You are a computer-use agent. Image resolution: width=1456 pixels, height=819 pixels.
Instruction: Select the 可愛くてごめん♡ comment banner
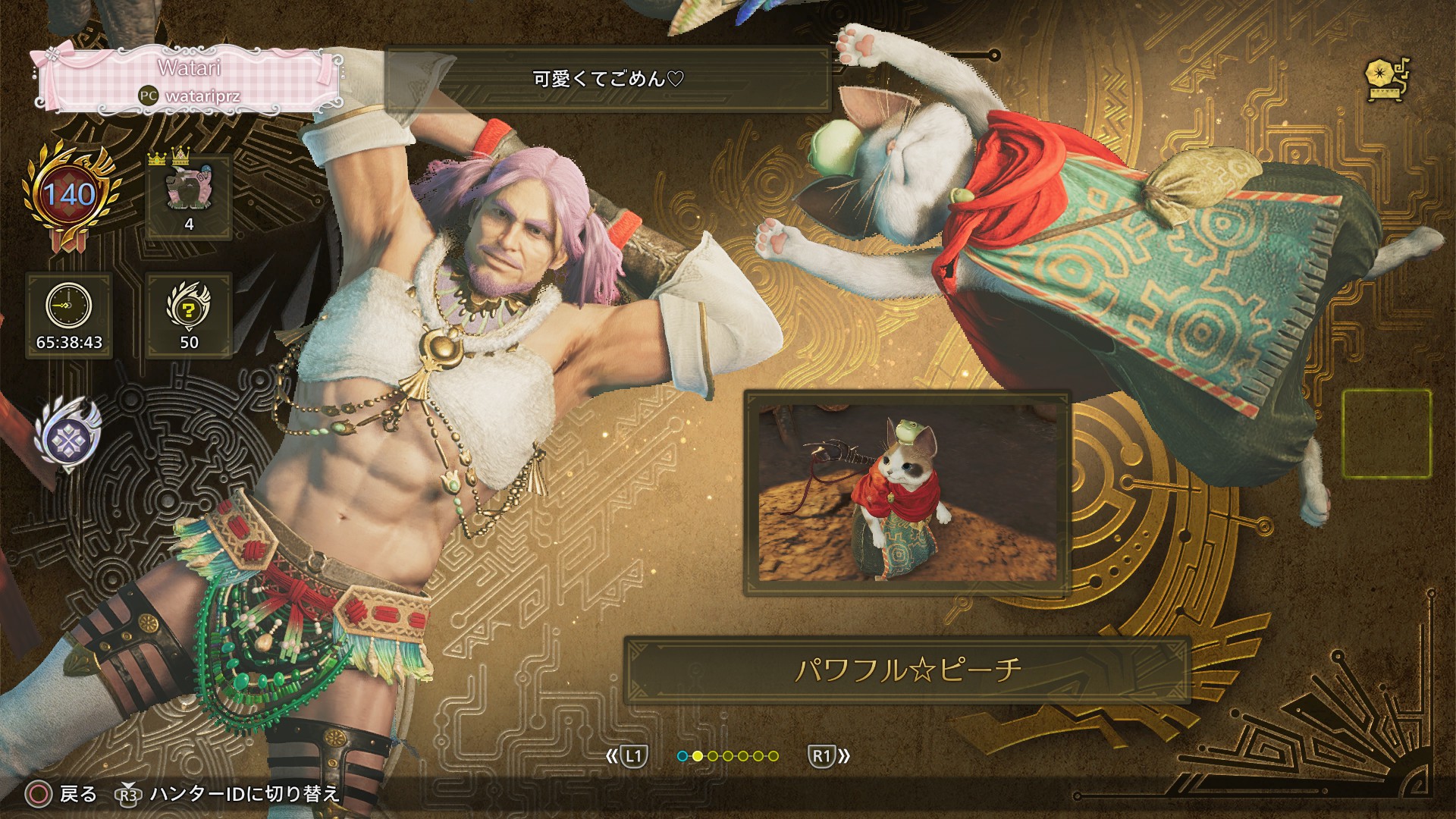(608, 79)
